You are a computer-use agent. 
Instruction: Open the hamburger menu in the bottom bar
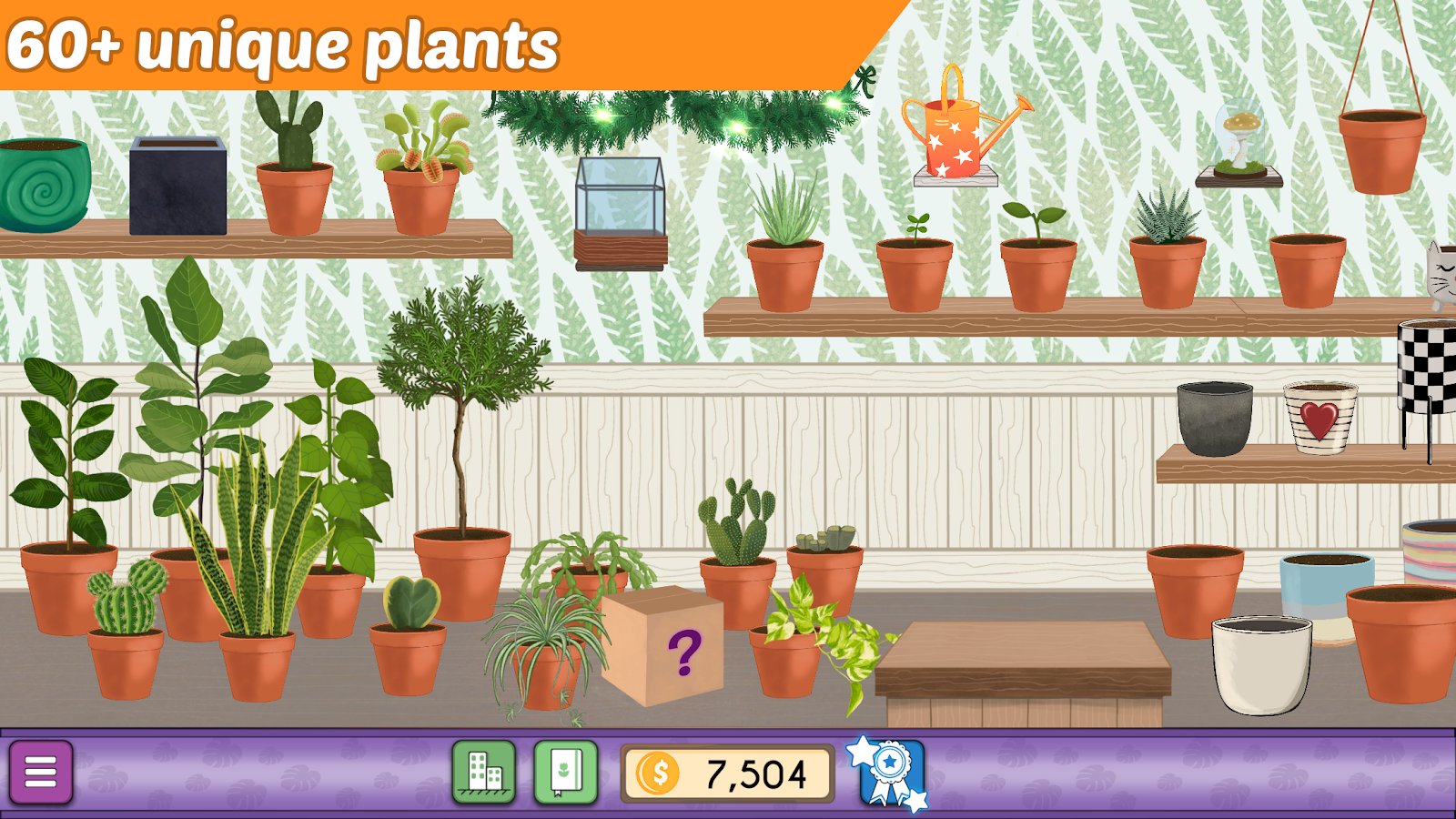[x=40, y=772]
